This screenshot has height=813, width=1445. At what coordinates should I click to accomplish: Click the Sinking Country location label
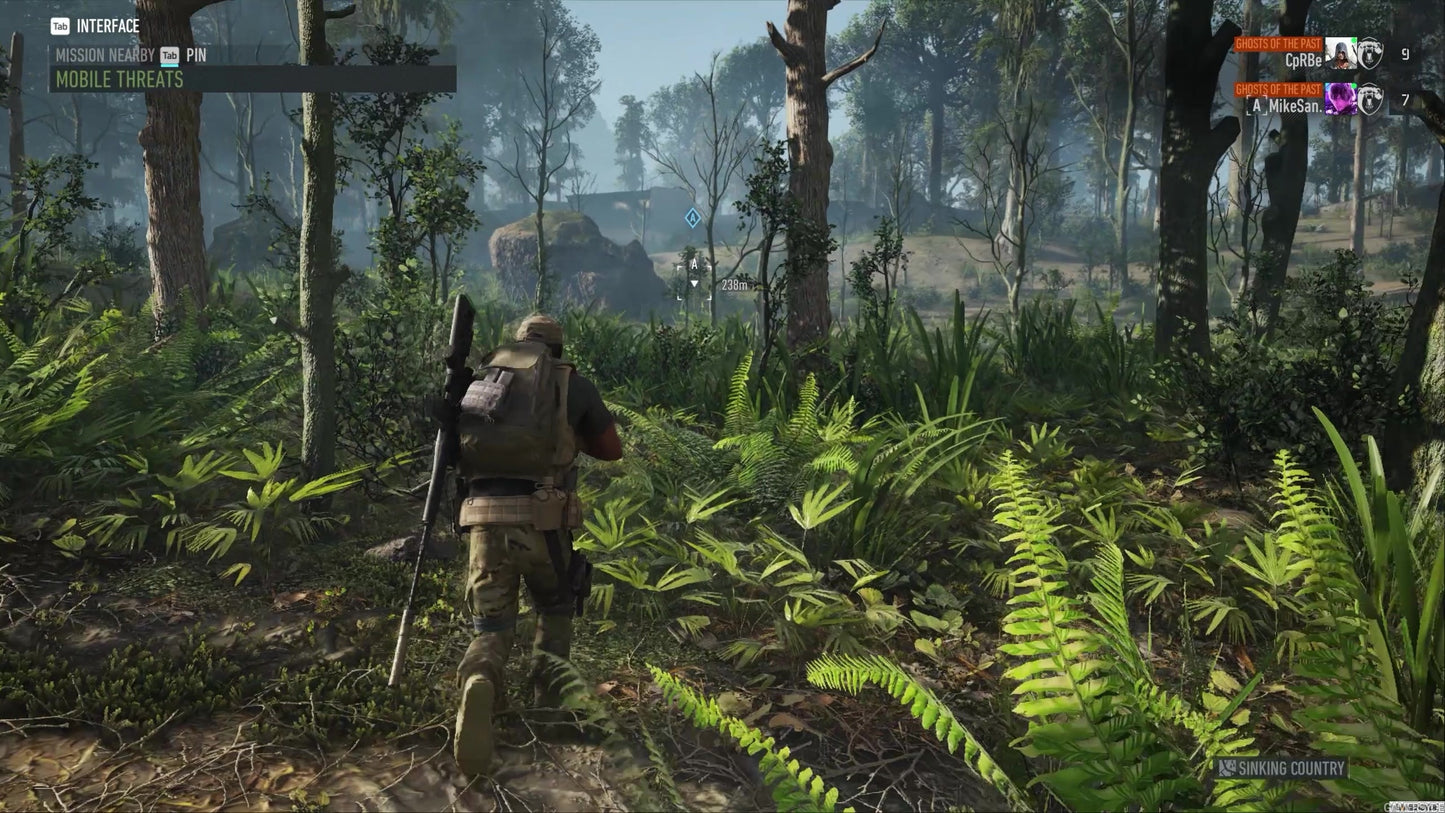(x=1281, y=768)
